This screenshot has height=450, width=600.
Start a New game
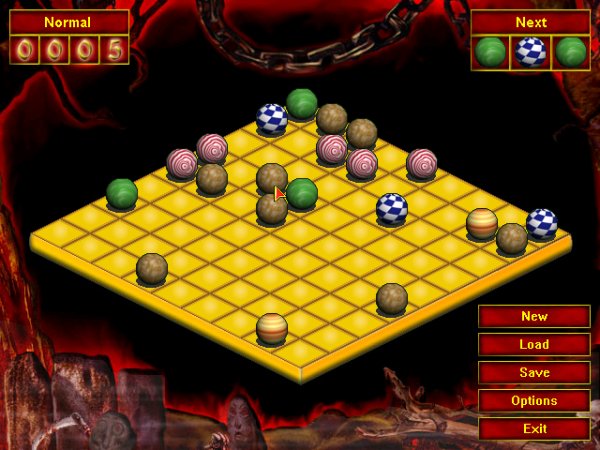pos(534,317)
